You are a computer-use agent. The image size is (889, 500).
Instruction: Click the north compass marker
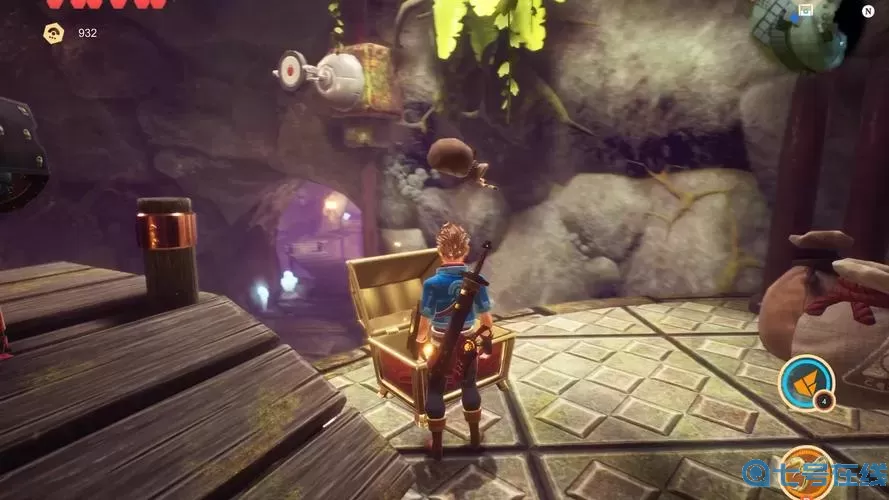click(868, 11)
